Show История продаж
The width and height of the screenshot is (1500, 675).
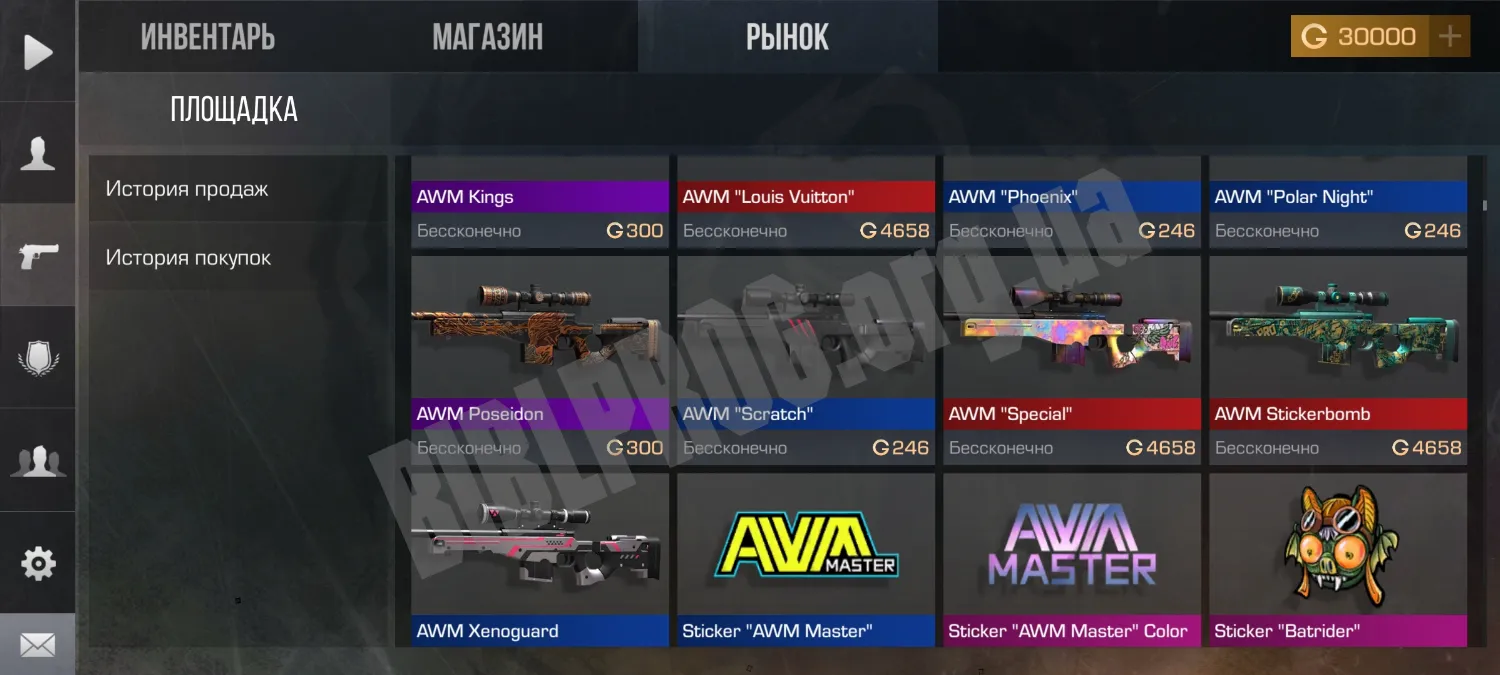[187, 189]
